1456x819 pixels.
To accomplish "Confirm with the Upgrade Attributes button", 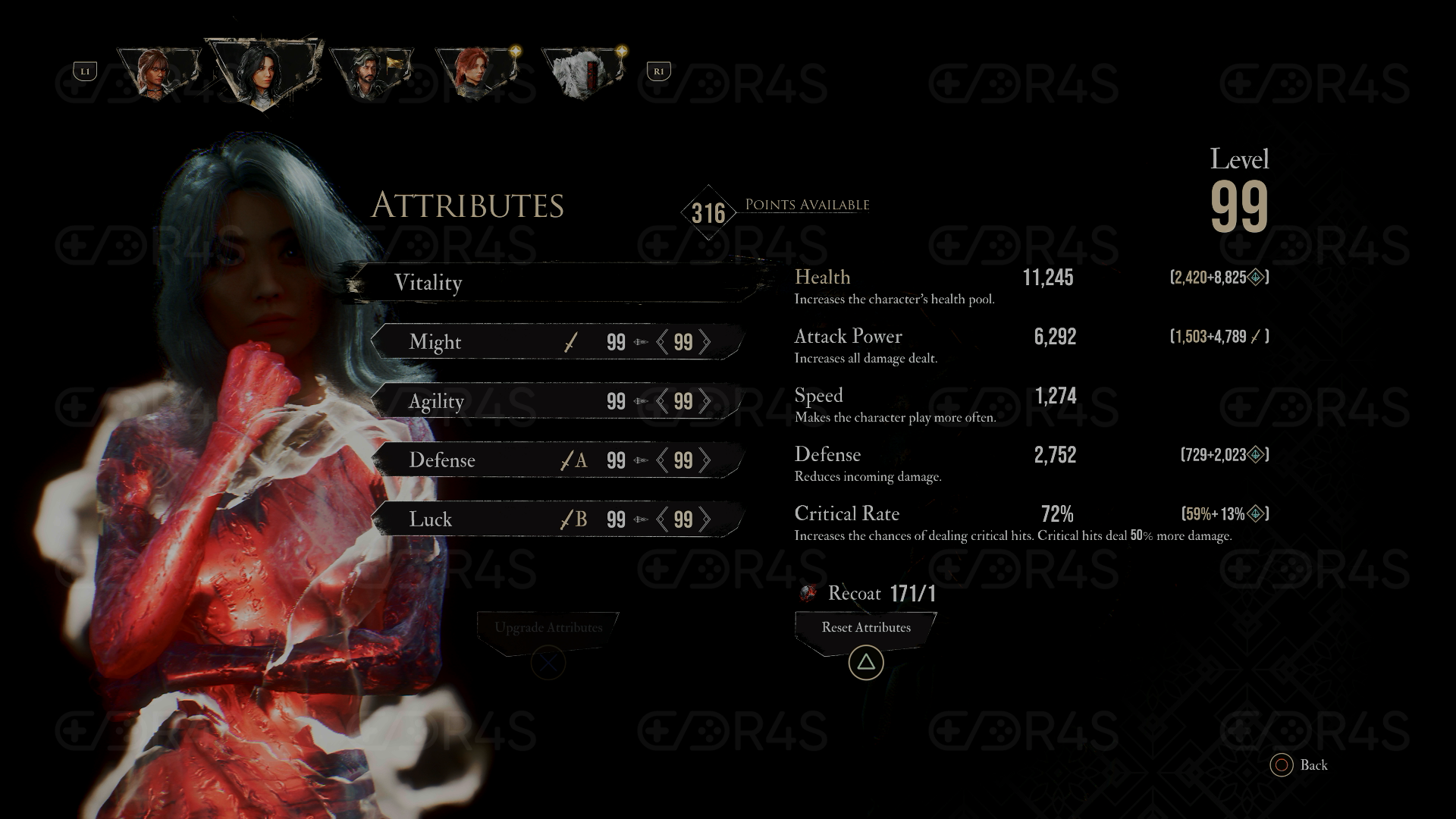I will [548, 628].
